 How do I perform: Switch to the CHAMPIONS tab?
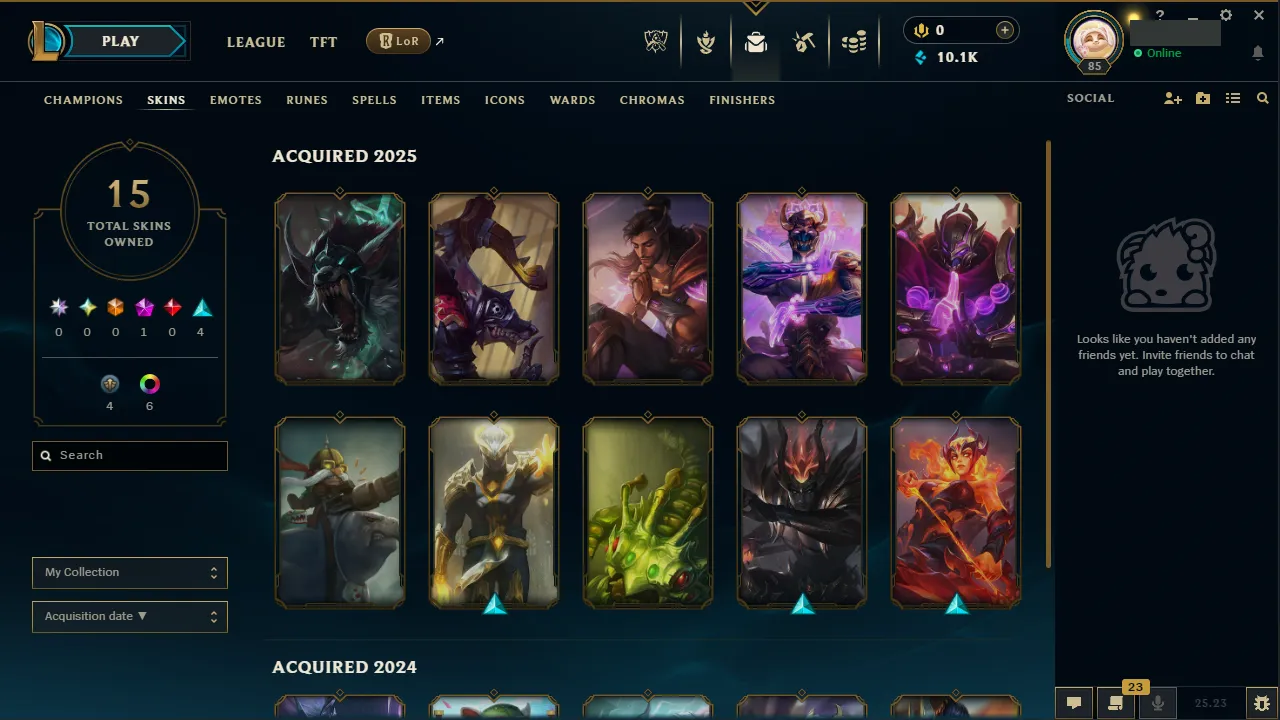point(83,100)
